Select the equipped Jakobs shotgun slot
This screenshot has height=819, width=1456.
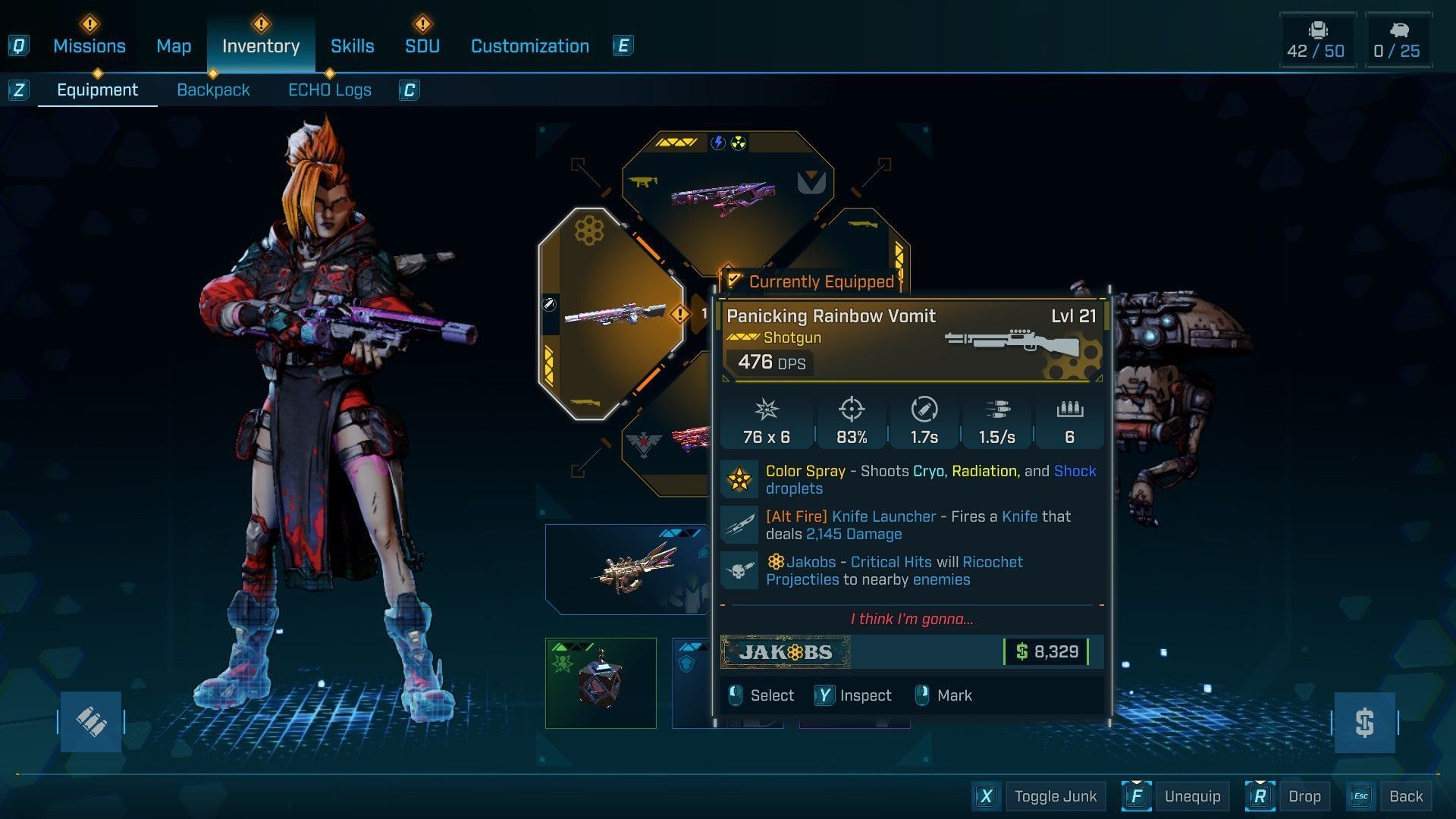(610, 313)
